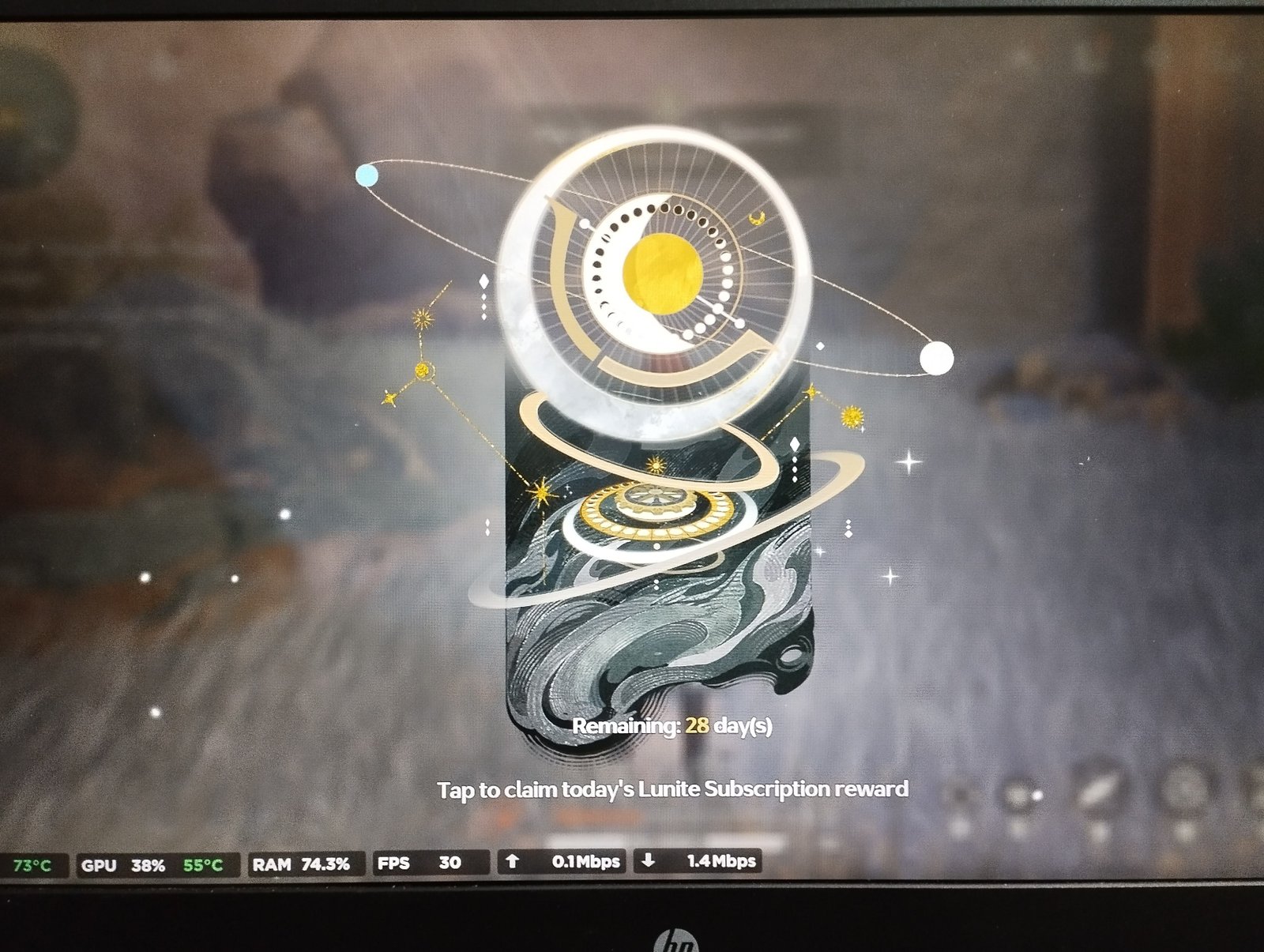
Task: Click the 55°C GPU temperature reading
Action: click(x=202, y=864)
